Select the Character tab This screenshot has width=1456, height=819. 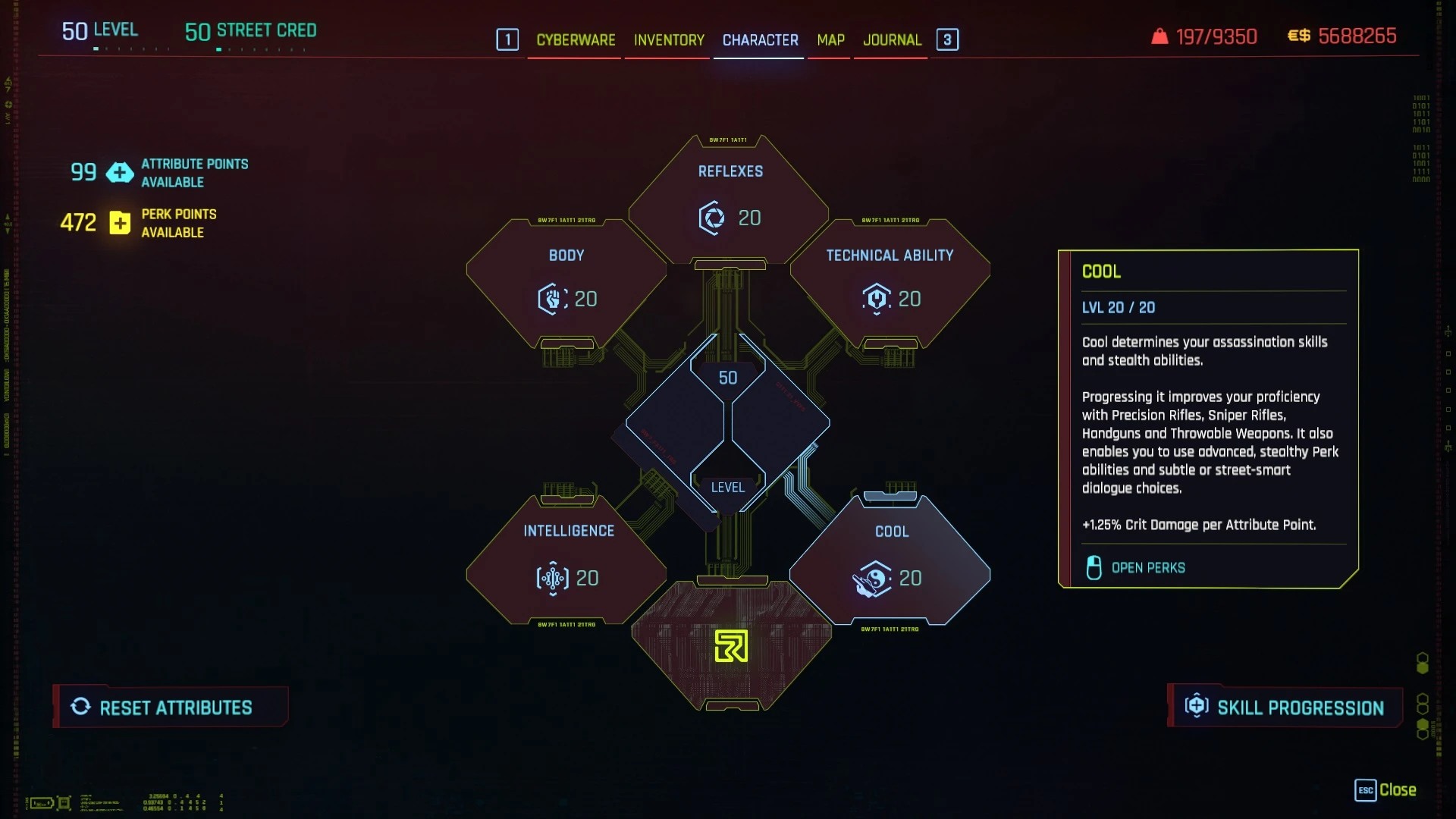(760, 39)
